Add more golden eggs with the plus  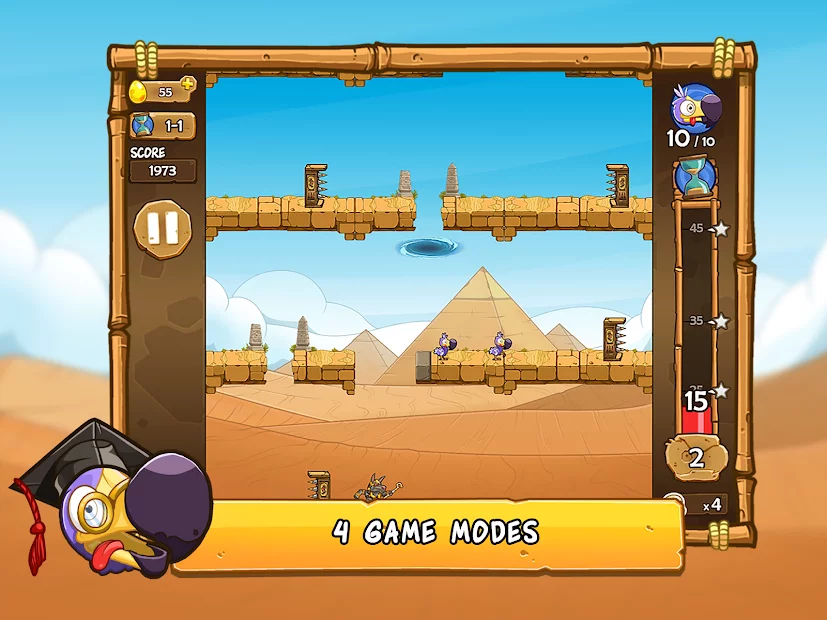click(187, 84)
